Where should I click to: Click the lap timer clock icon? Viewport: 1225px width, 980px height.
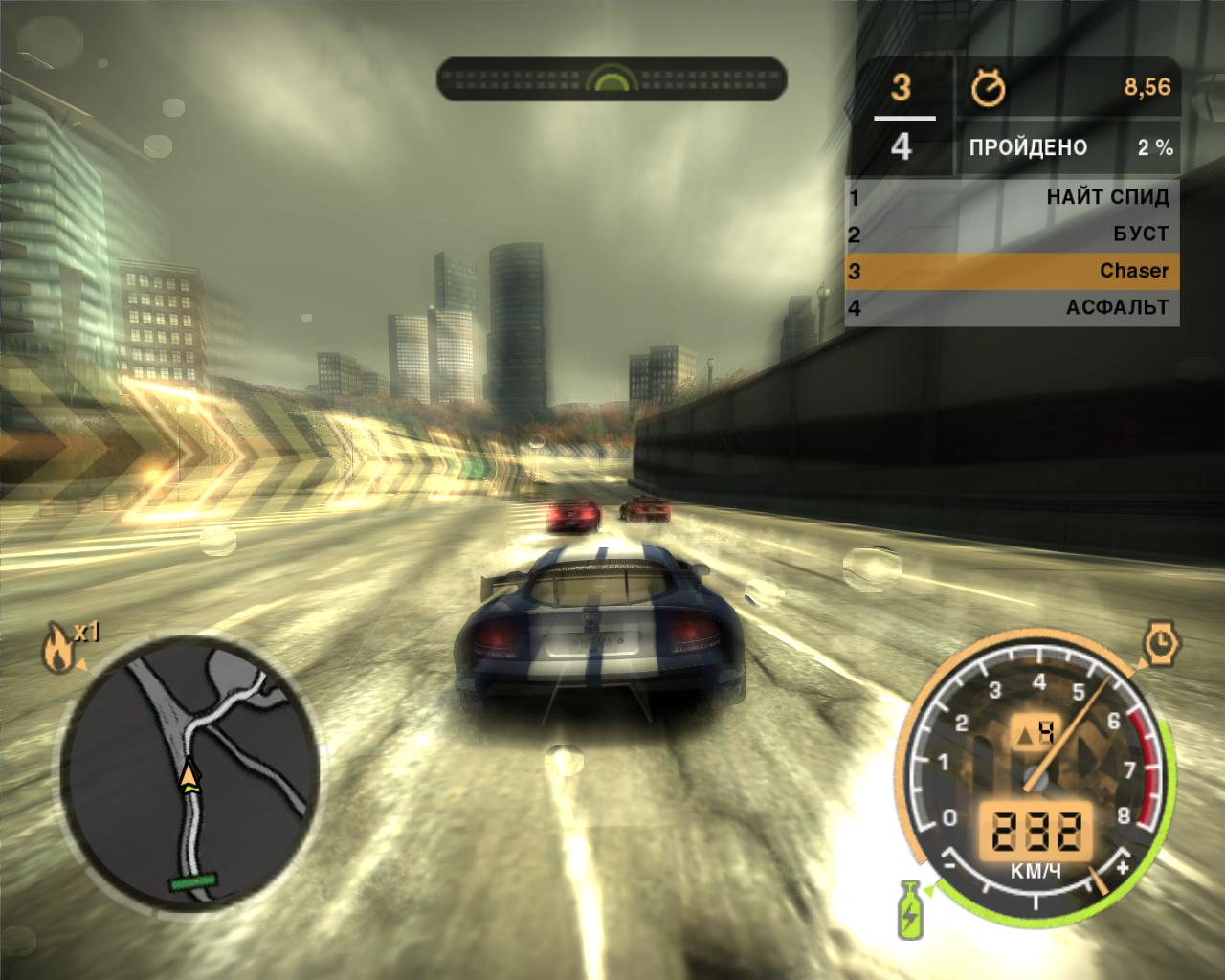(989, 88)
